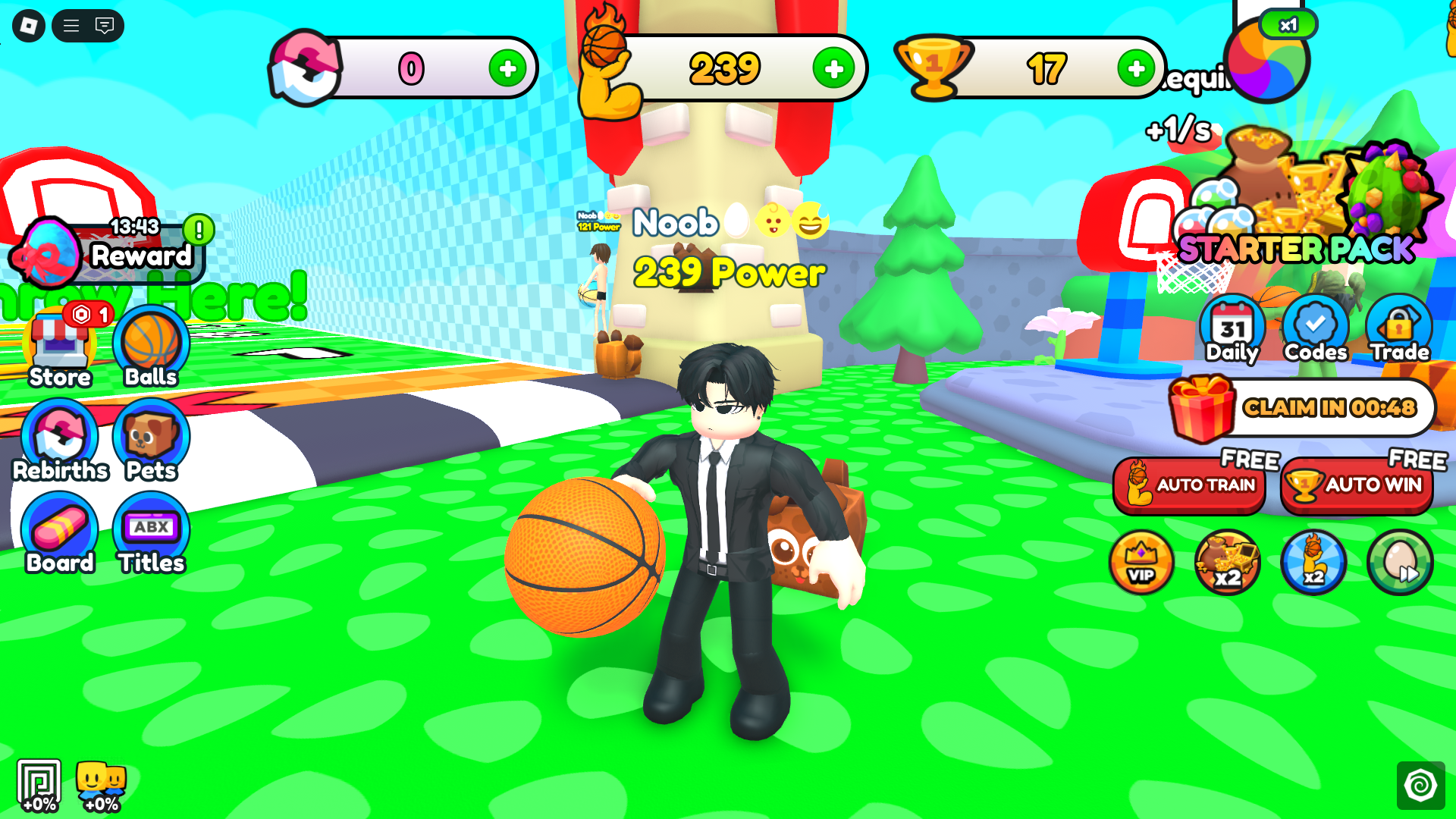Activate the egg hatch speed boost

pyautogui.click(x=1399, y=562)
